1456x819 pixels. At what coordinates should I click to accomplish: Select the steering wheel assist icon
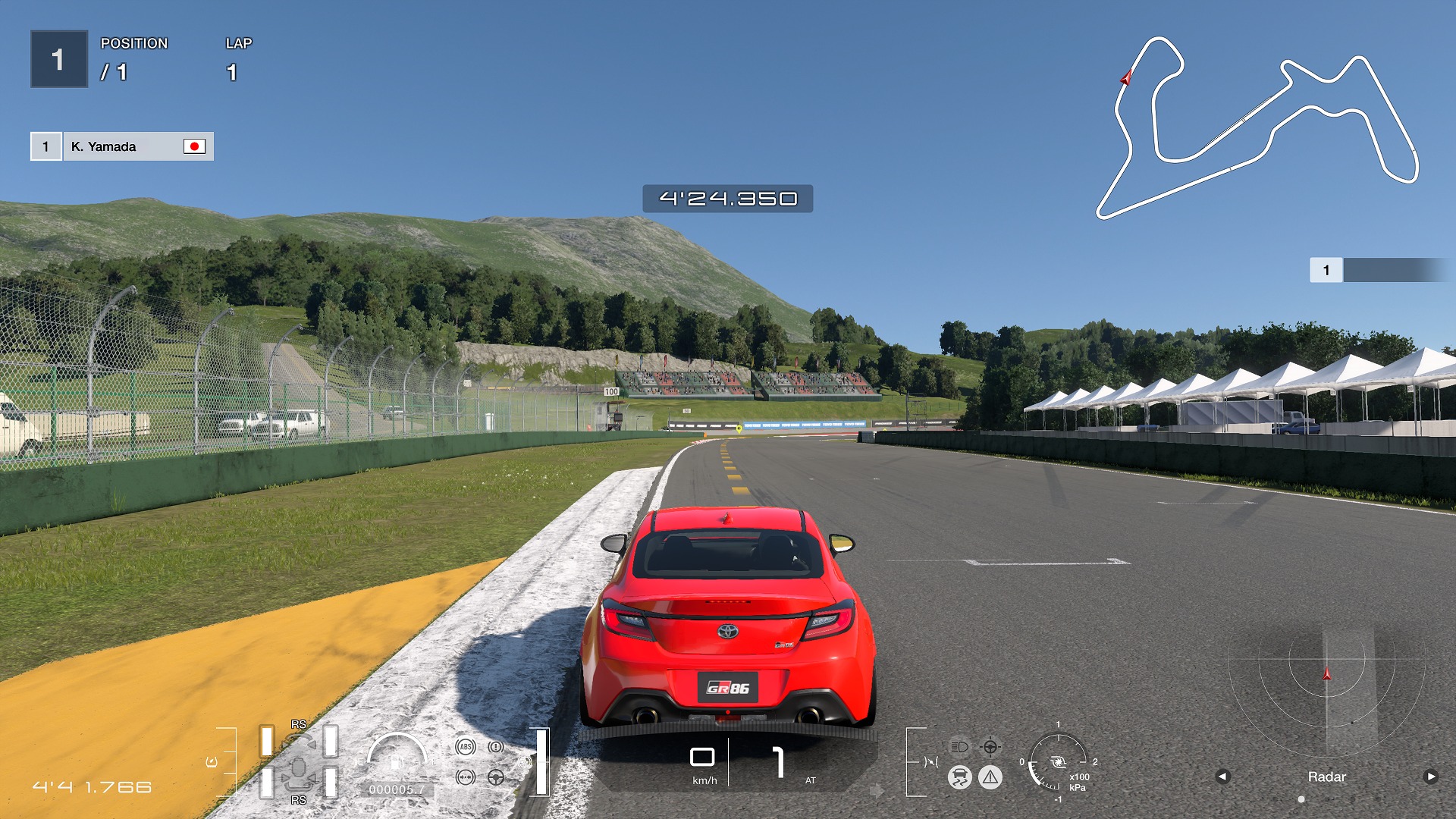coord(496,777)
